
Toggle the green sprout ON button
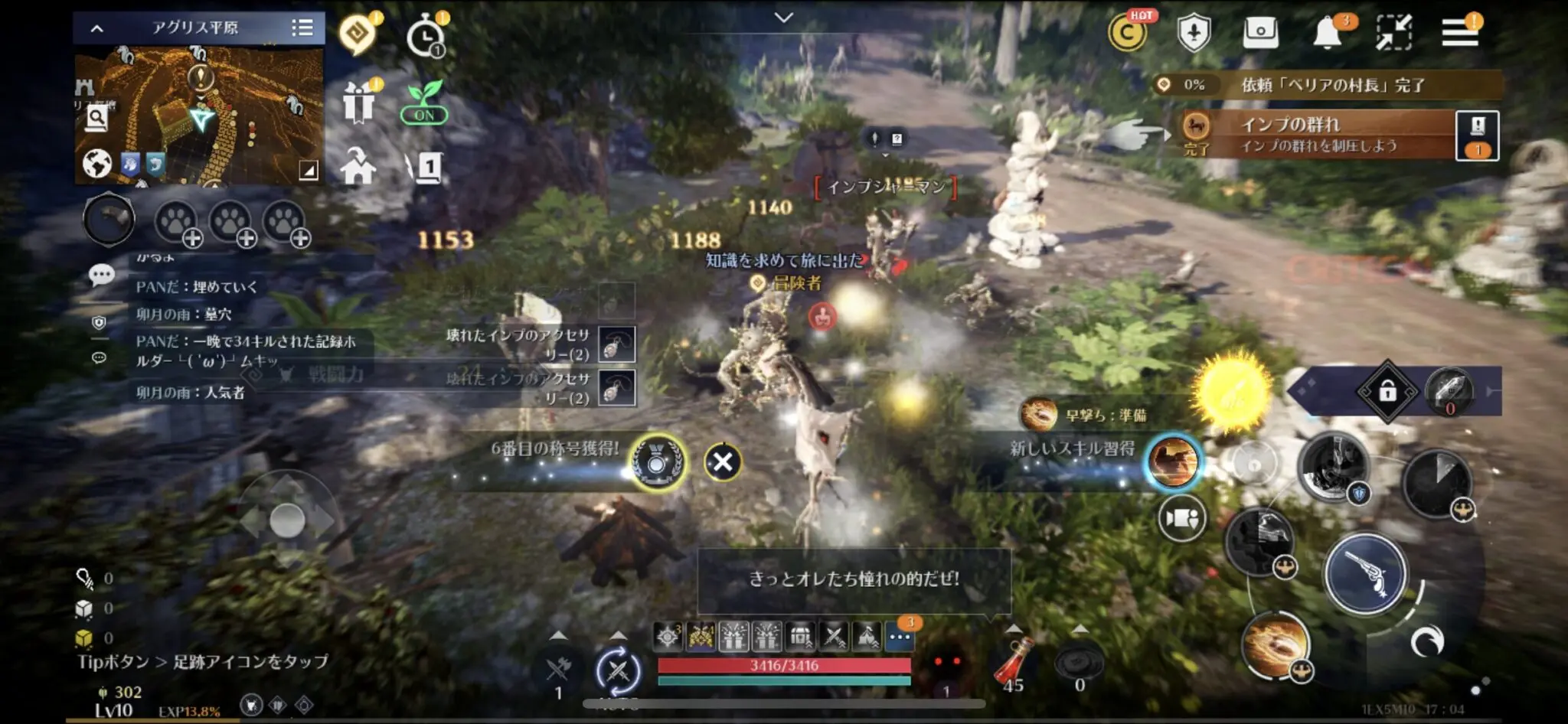pyautogui.click(x=424, y=104)
